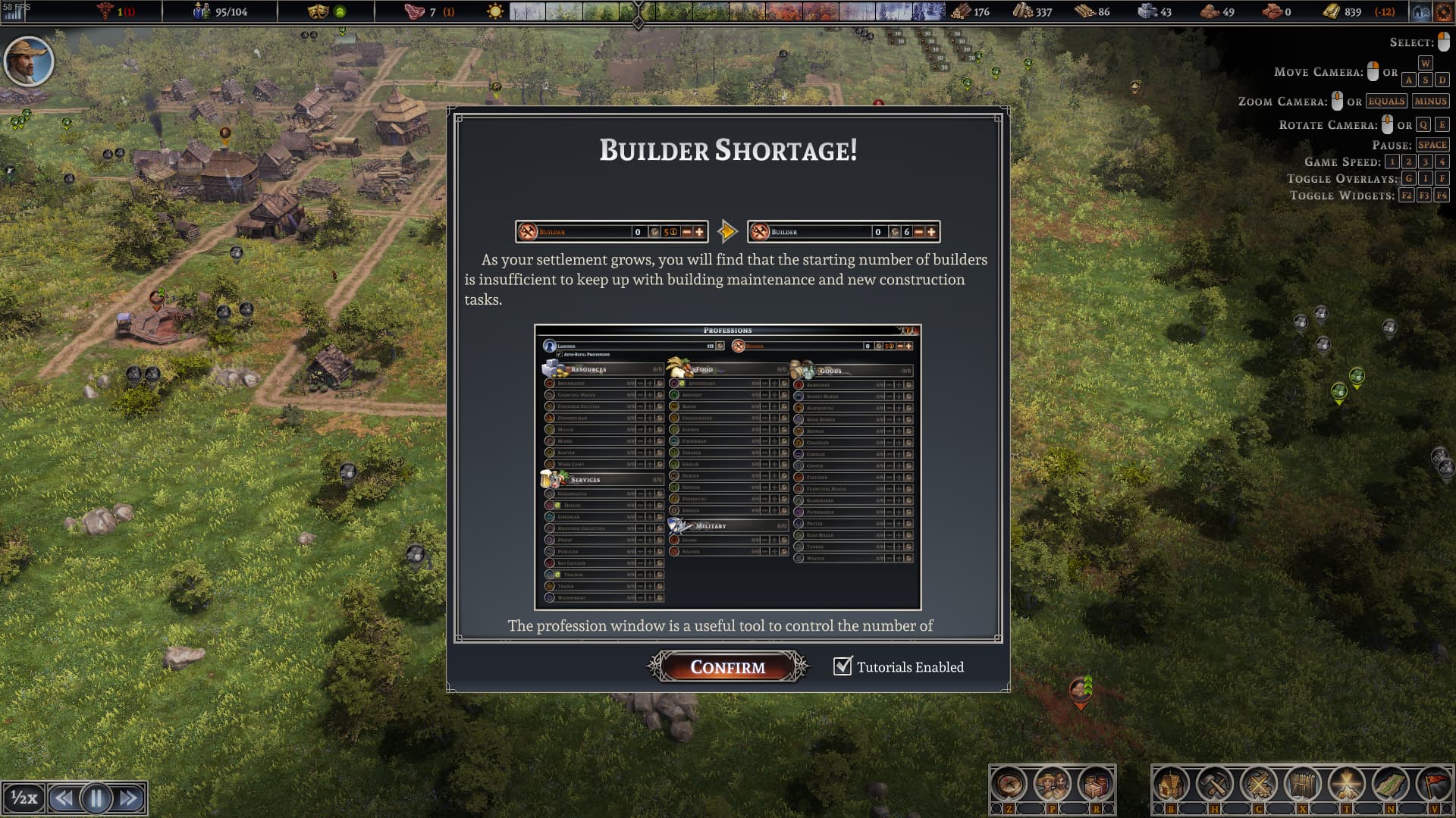Select the hammer and pickaxe tool
The height and width of the screenshot is (818, 1456).
(x=1215, y=785)
